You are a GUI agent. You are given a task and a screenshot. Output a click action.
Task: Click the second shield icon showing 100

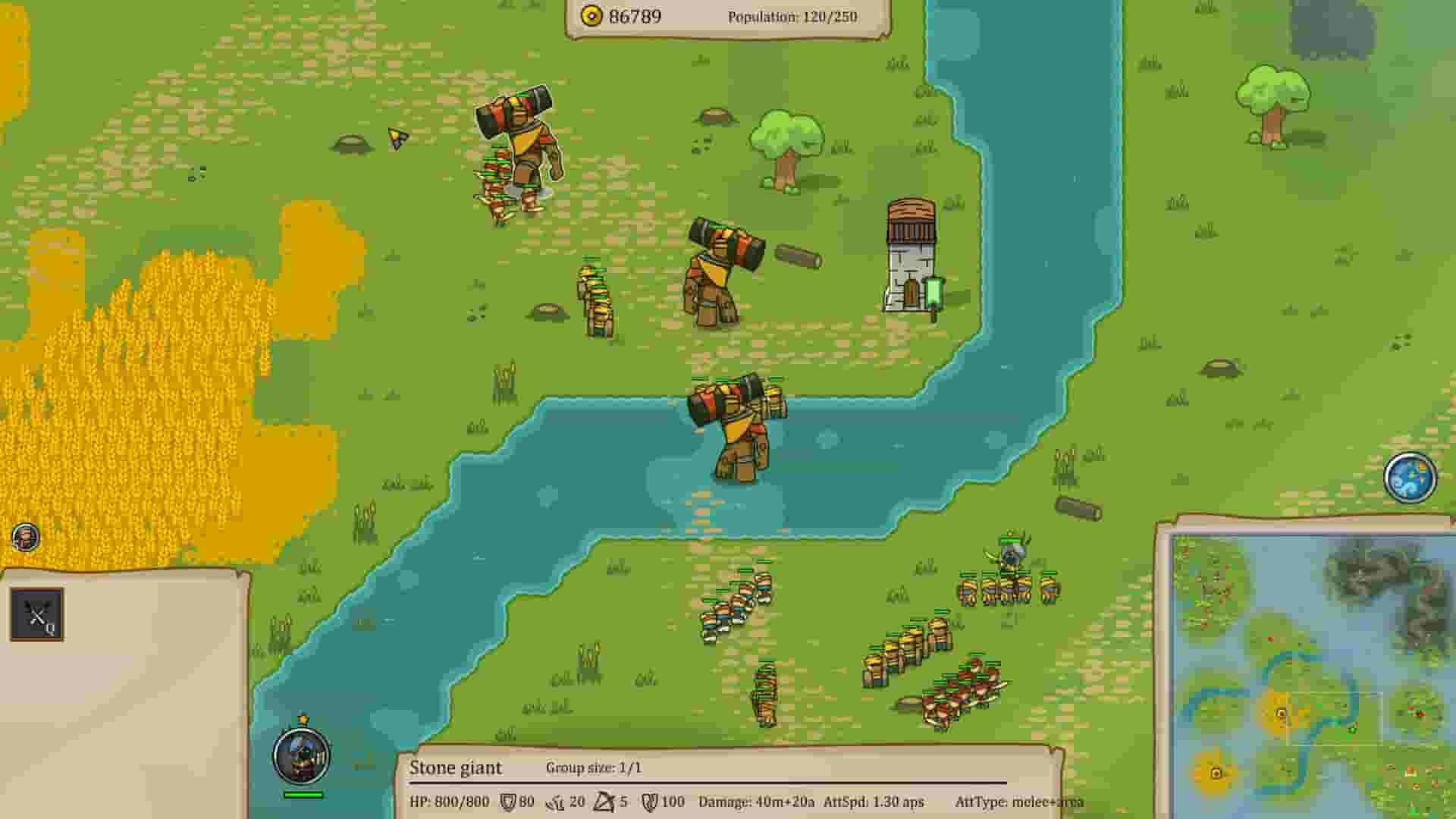[649, 800]
